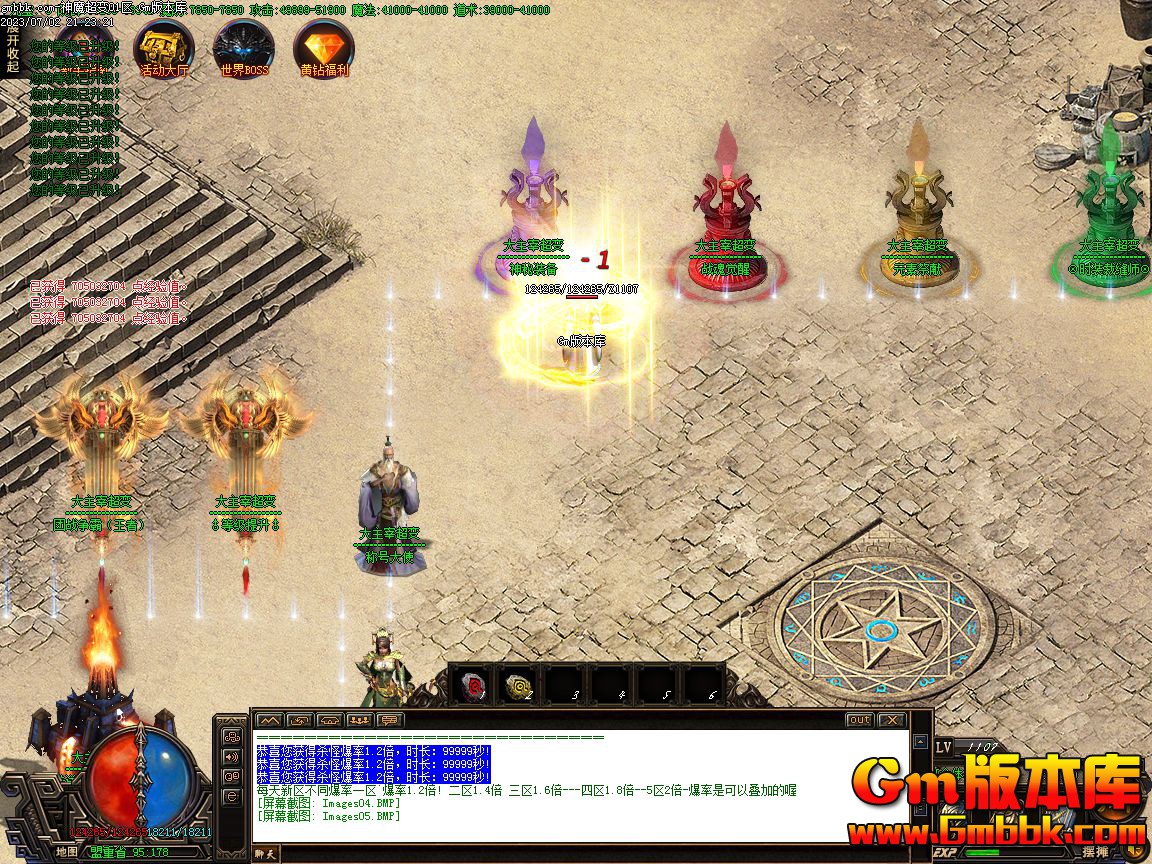Click the 'out' button on chat panel
Image resolution: width=1152 pixels, height=864 pixels.
(859, 720)
